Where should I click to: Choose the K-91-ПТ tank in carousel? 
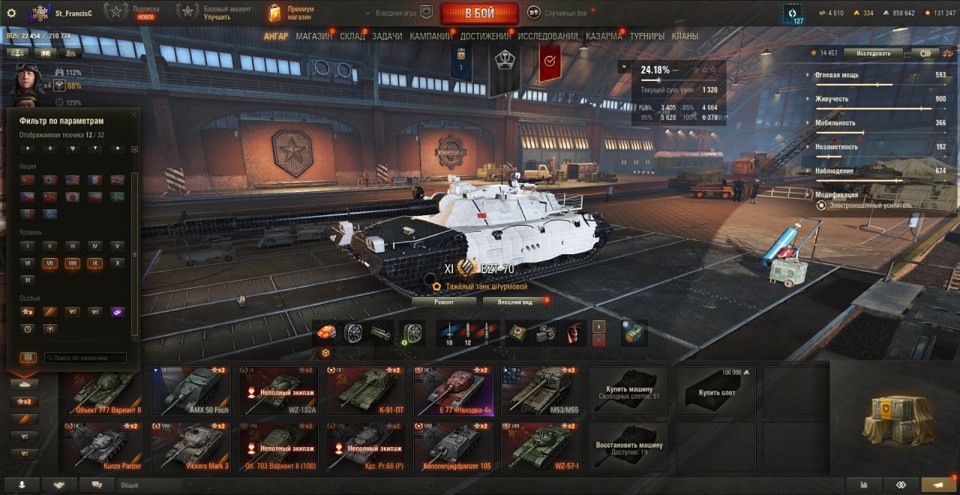click(x=366, y=391)
